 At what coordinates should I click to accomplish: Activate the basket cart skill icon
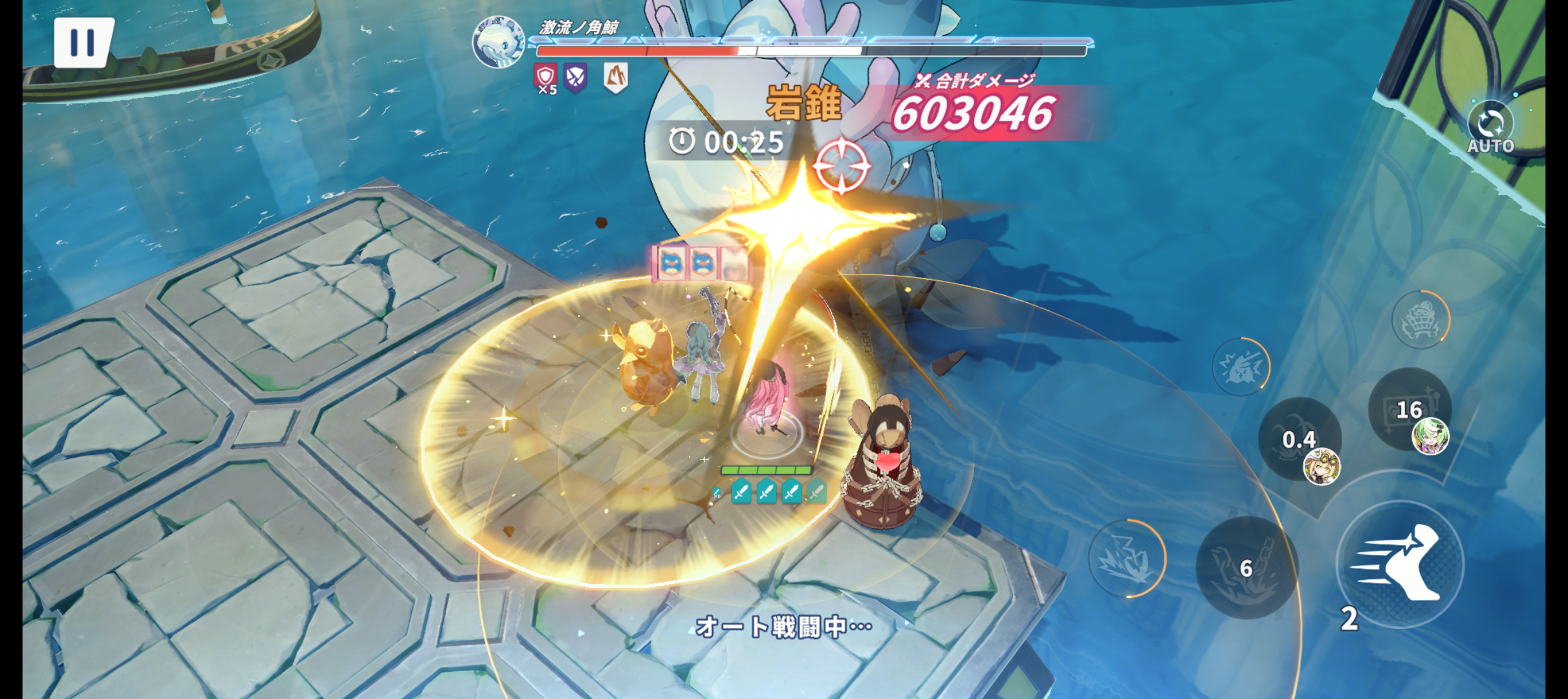[x=1421, y=320]
